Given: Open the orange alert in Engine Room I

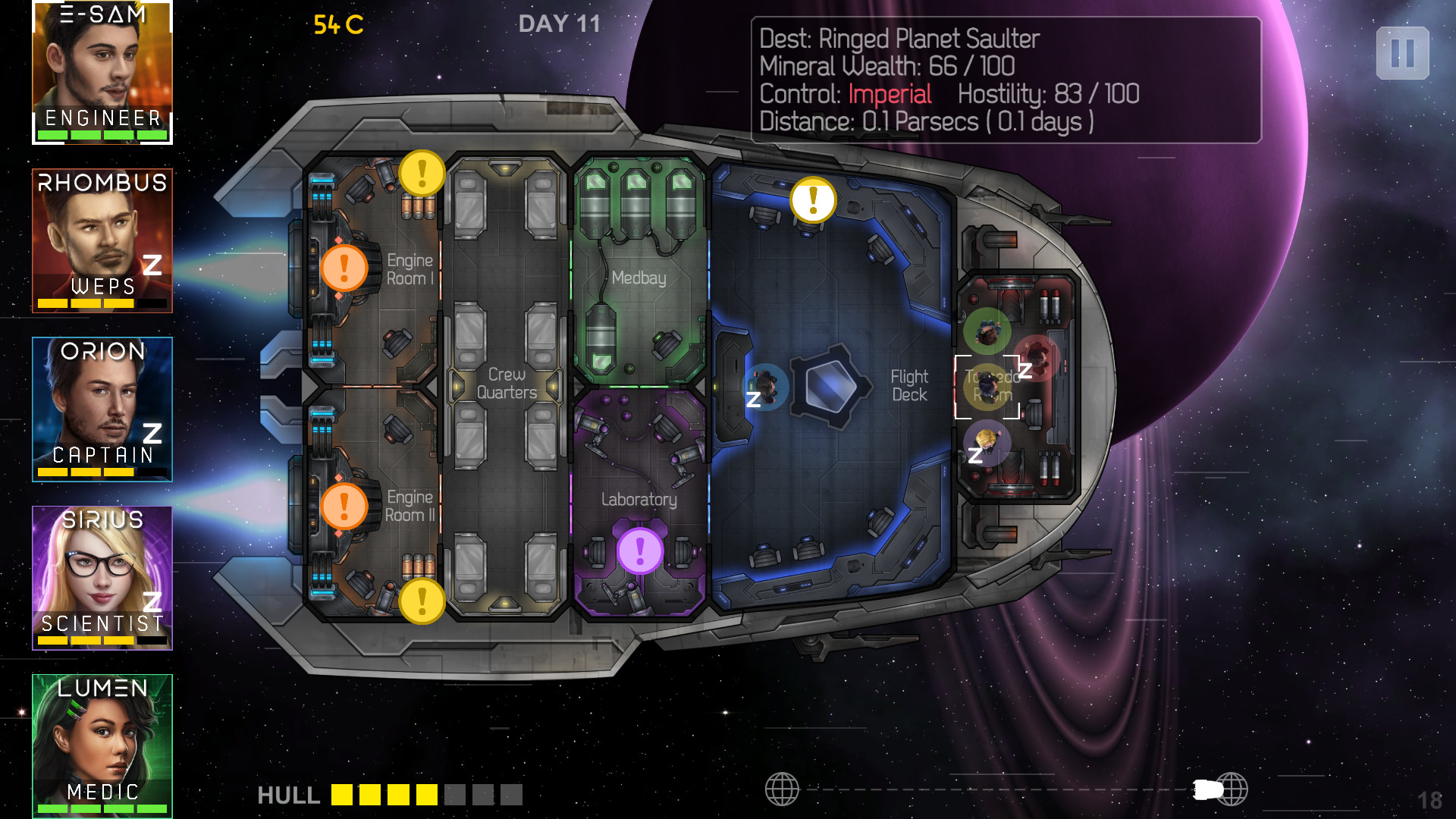Looking at the screenshot, I should [x=344, y=268].
